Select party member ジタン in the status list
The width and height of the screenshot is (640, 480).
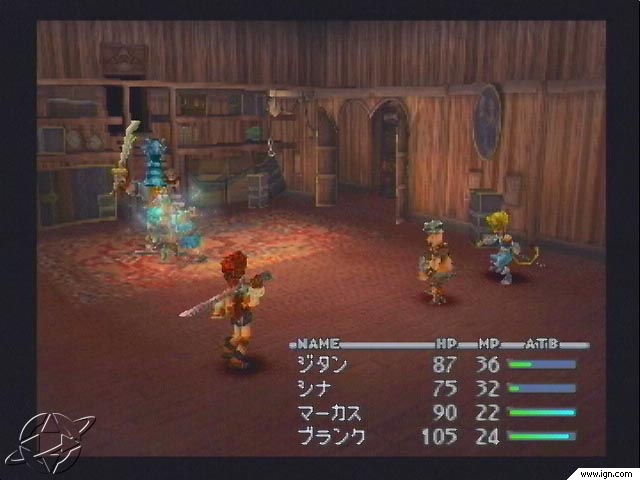[322, 365]
